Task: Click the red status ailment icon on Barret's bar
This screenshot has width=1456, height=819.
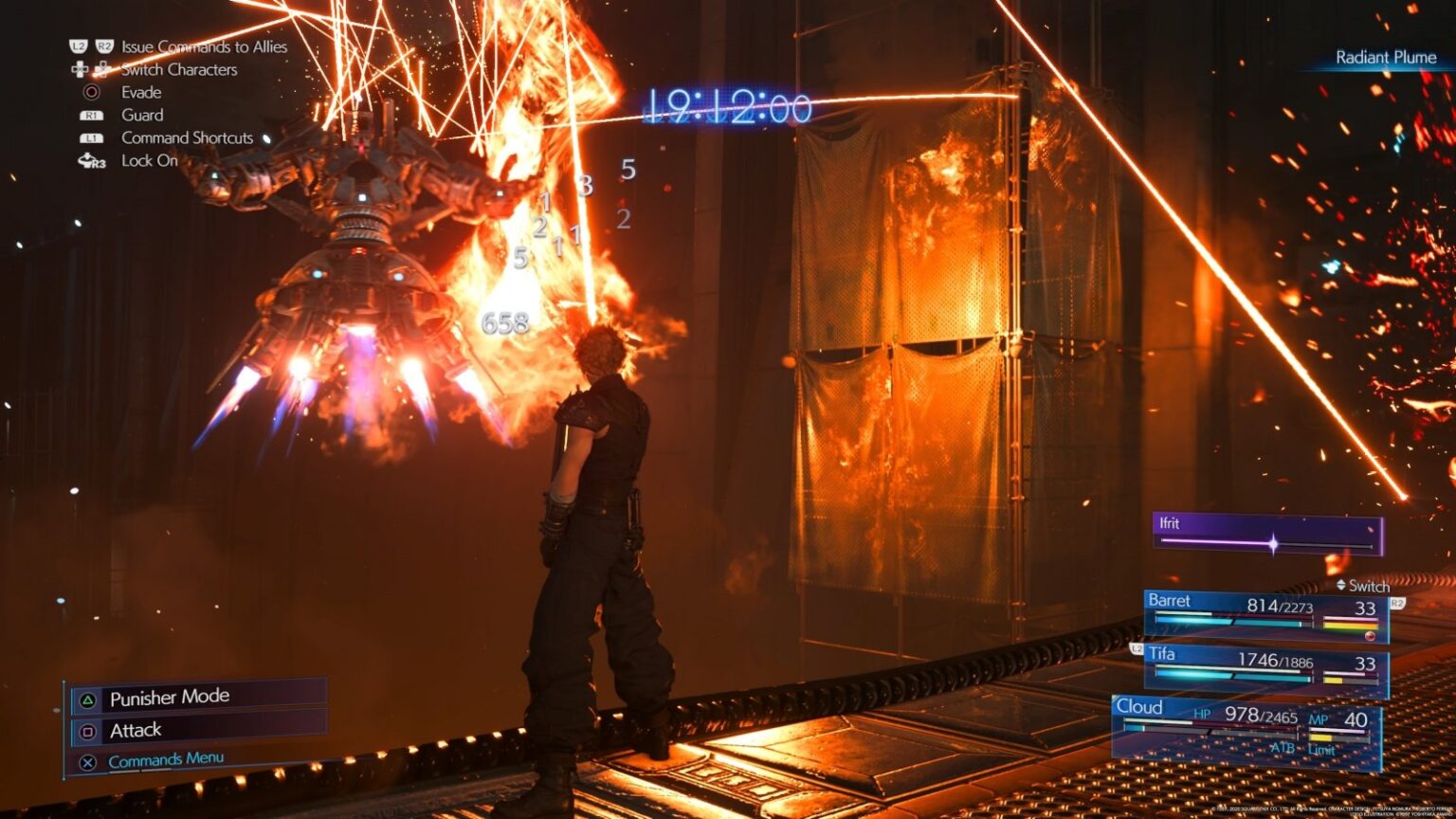Action: (x=1370, y=637)
